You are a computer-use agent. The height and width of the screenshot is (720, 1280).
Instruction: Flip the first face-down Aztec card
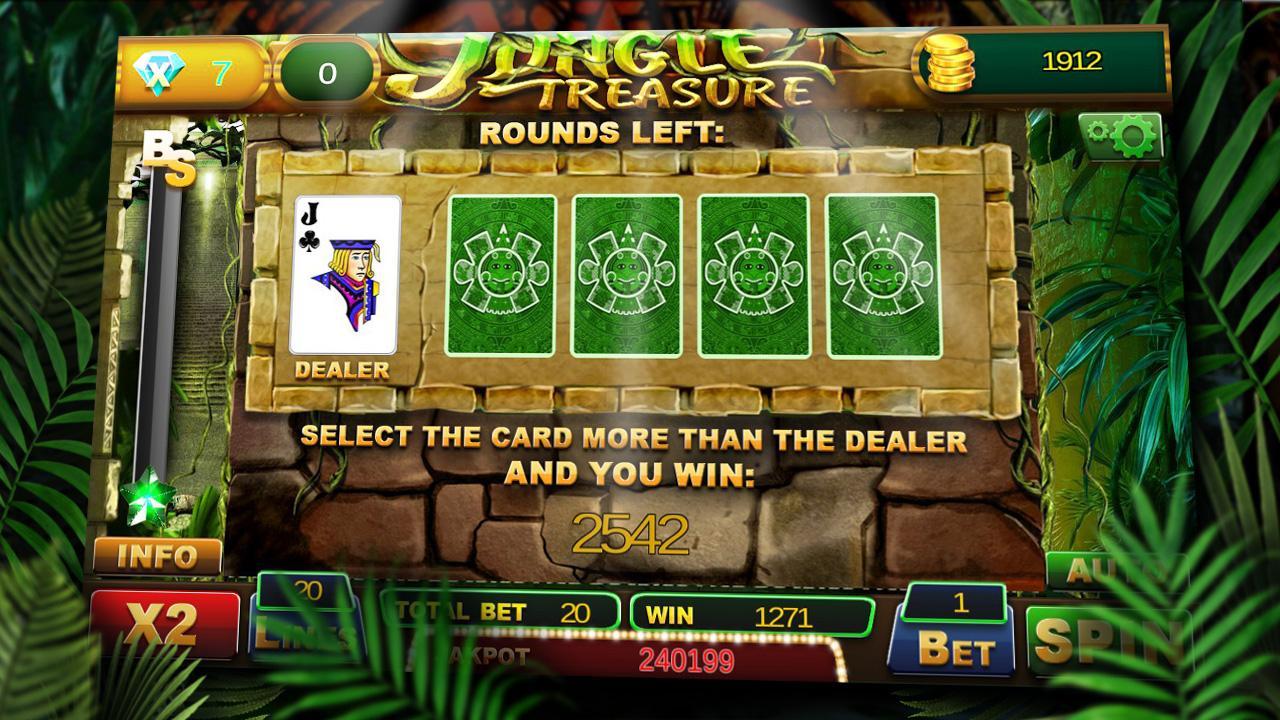(499, 273)
